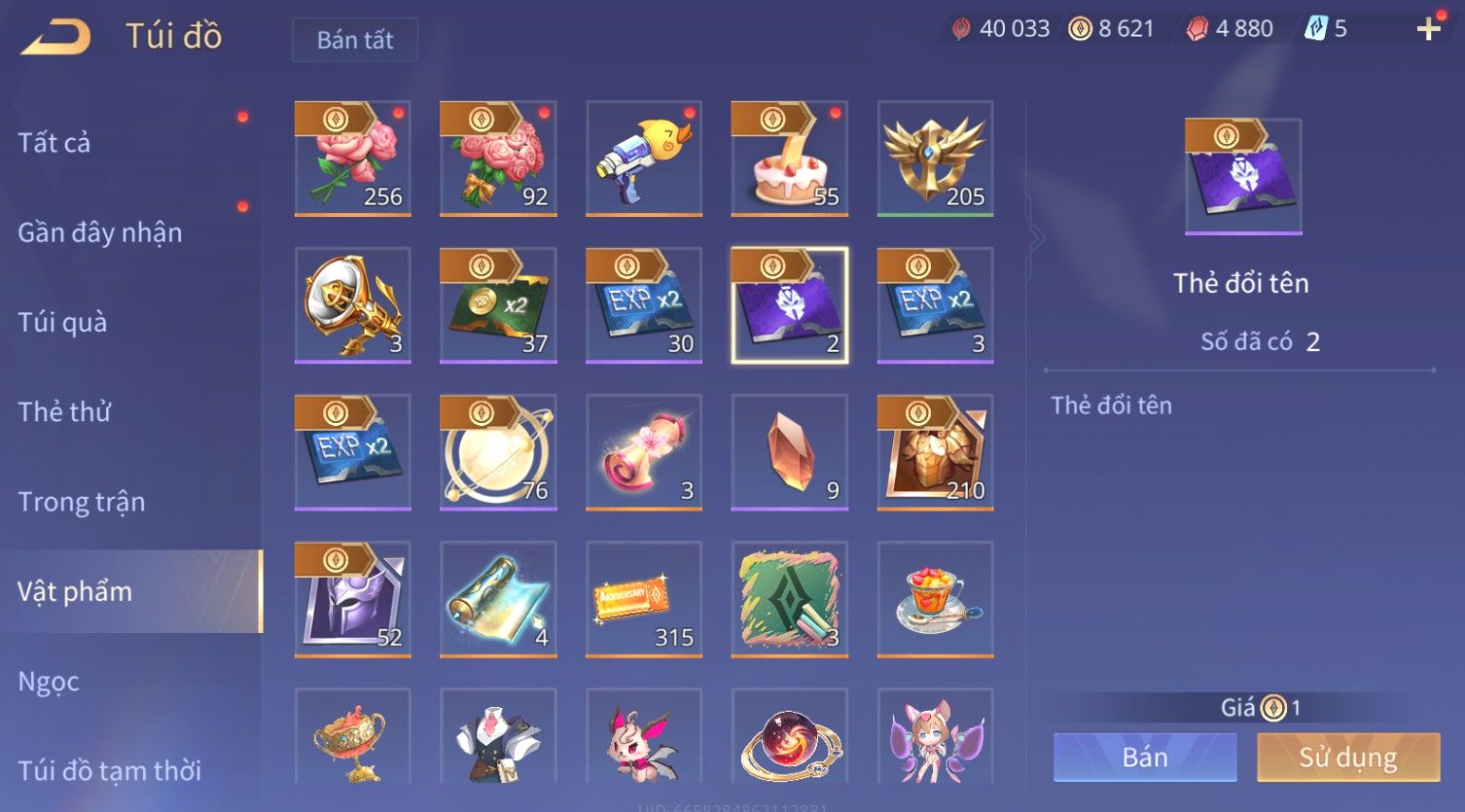The height and width of the screenshot is (812, 1465).
Task: Tap the Bán tất button
Action: click(x=355, y=40)
